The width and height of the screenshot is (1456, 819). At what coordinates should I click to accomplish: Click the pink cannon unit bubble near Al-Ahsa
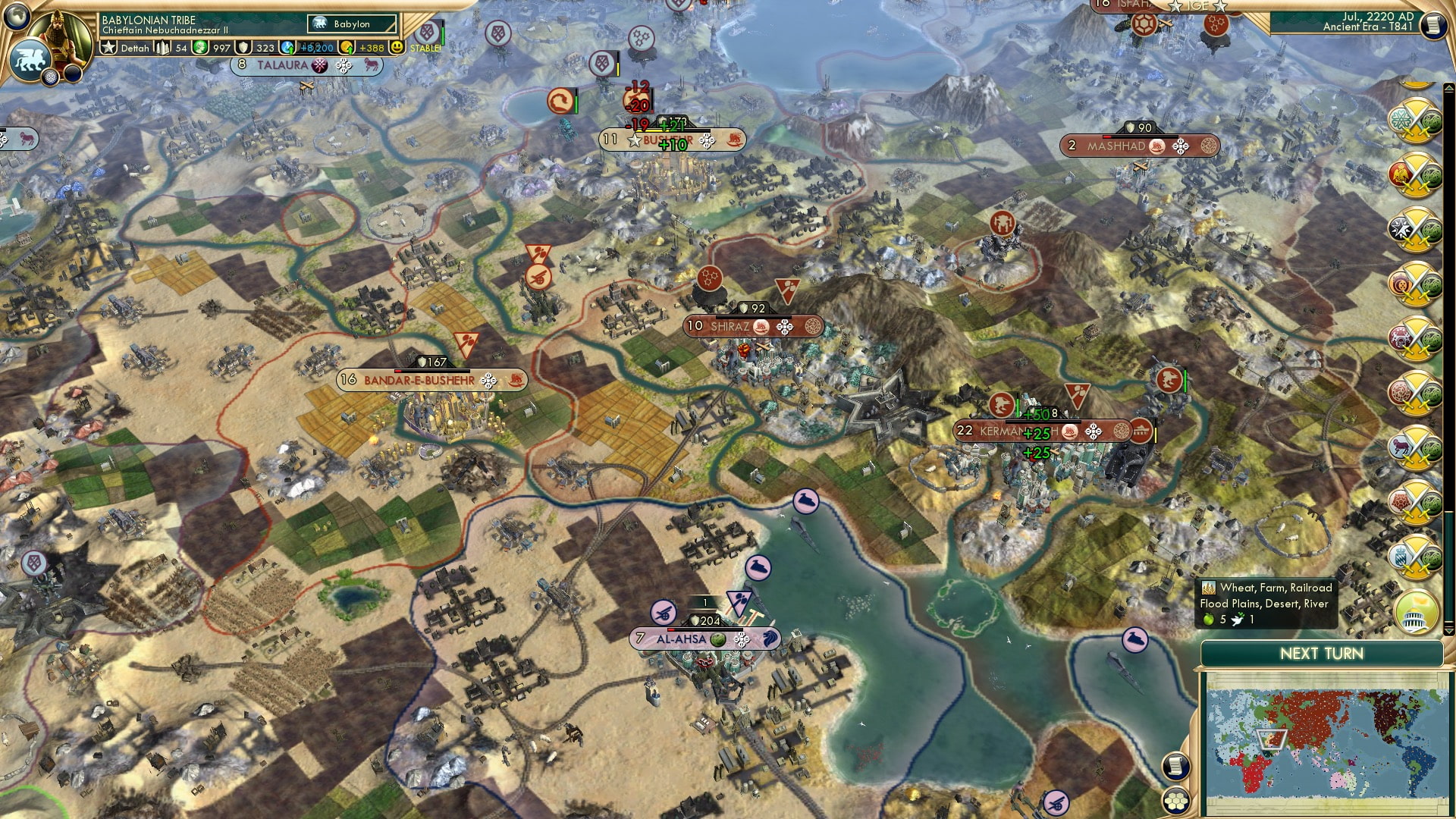pos(664,612)
